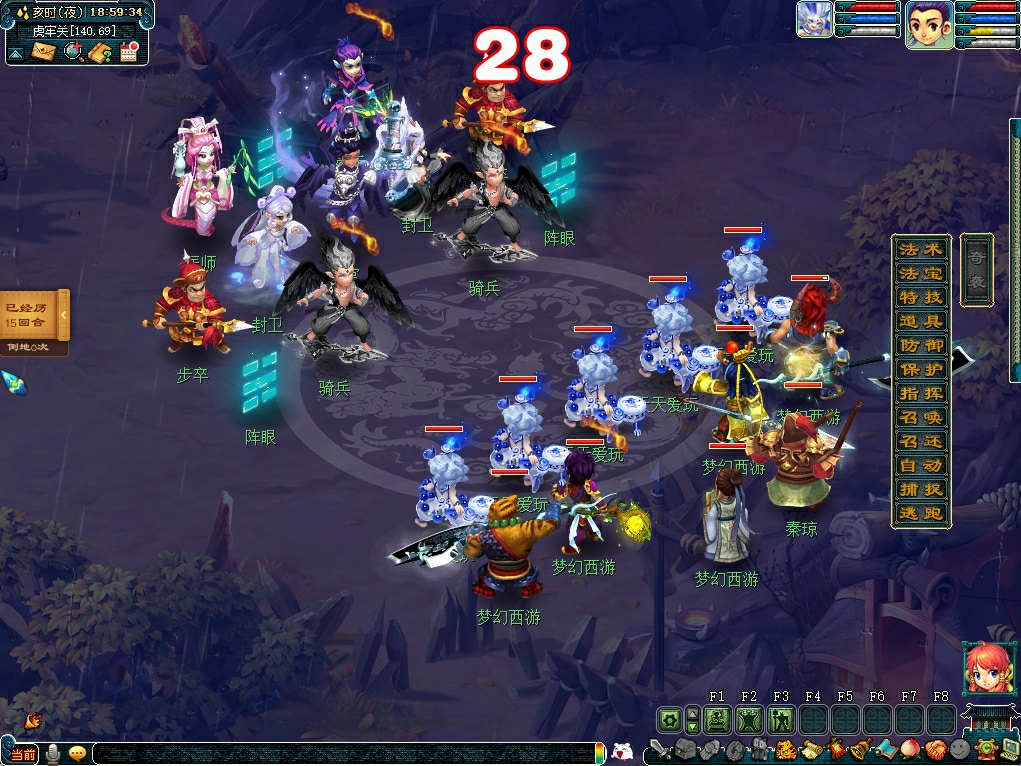Viewport: 1021px width, 766px height.
Task: Select the 道具 item command
Action: 921,321
